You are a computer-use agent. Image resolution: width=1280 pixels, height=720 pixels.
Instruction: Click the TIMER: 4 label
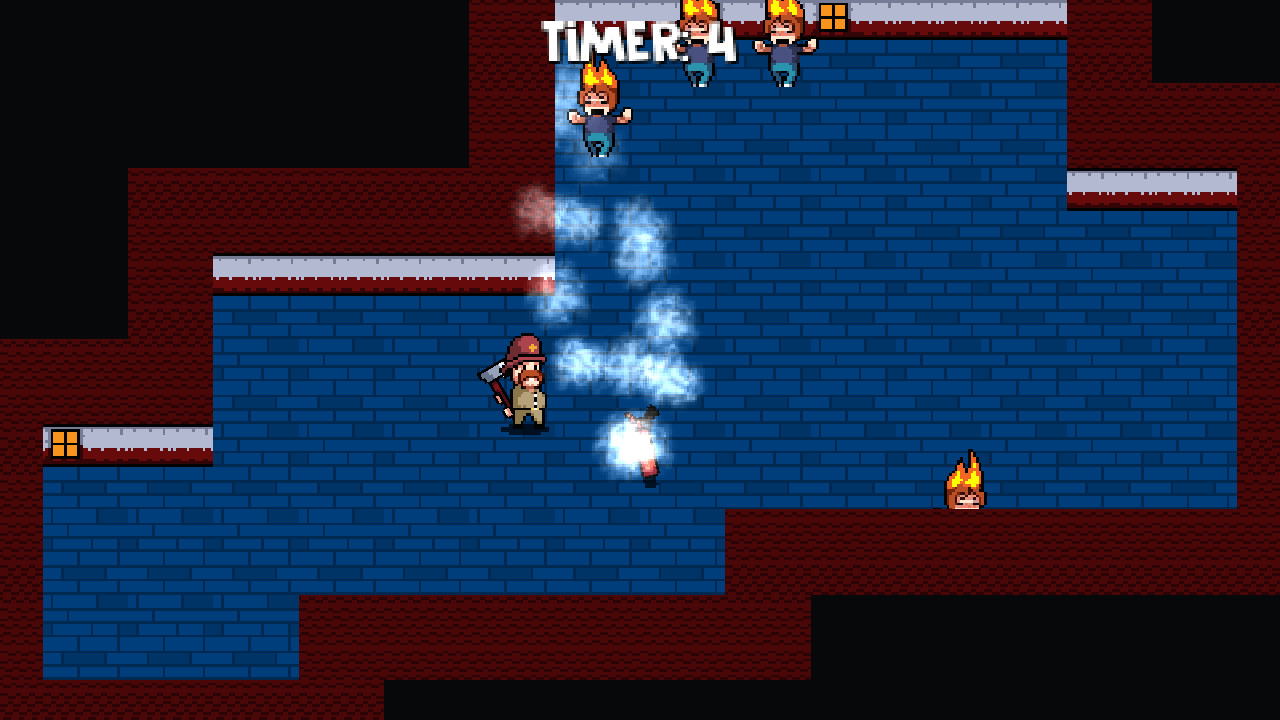[x=638, y=37]
